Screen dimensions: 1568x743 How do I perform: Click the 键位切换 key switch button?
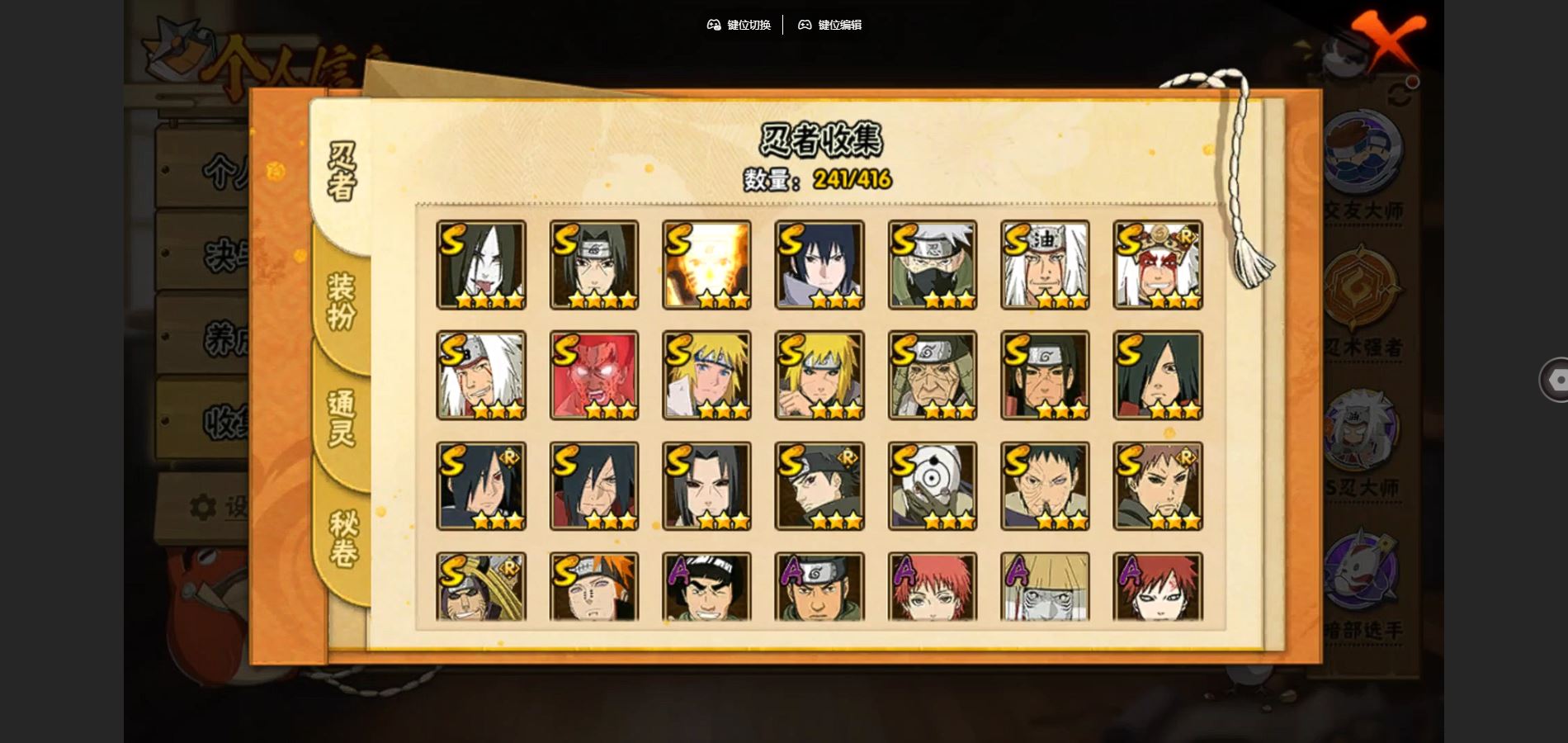[x=739, y=25]
